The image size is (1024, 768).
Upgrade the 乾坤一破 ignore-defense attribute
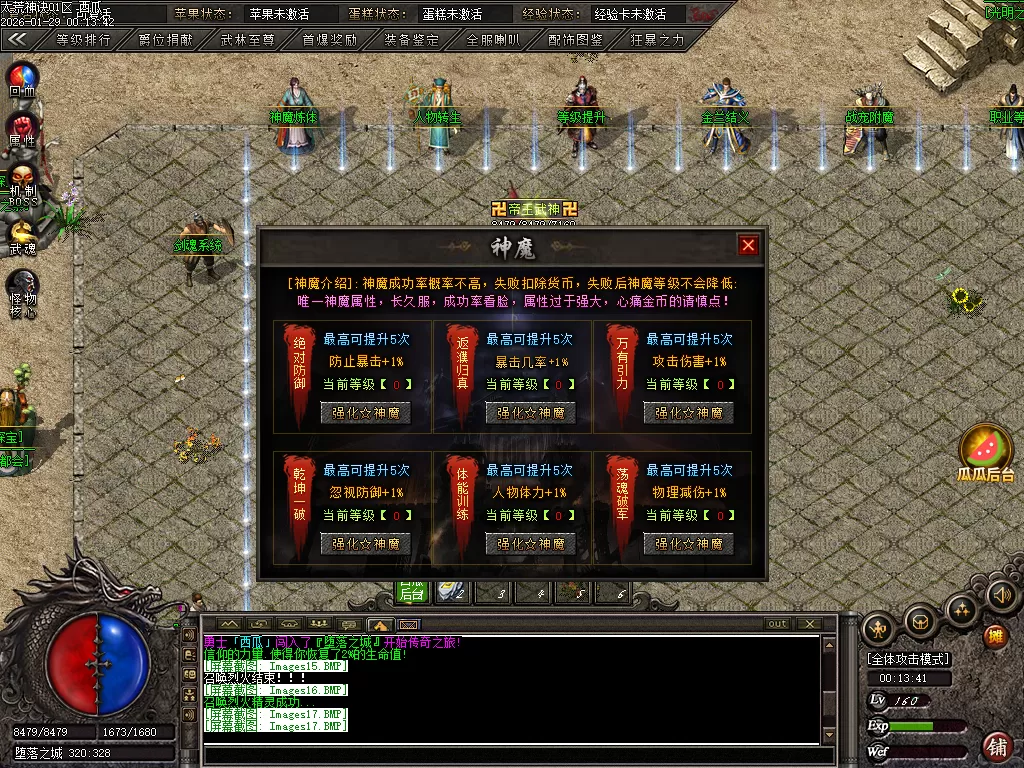click(365, 544)
